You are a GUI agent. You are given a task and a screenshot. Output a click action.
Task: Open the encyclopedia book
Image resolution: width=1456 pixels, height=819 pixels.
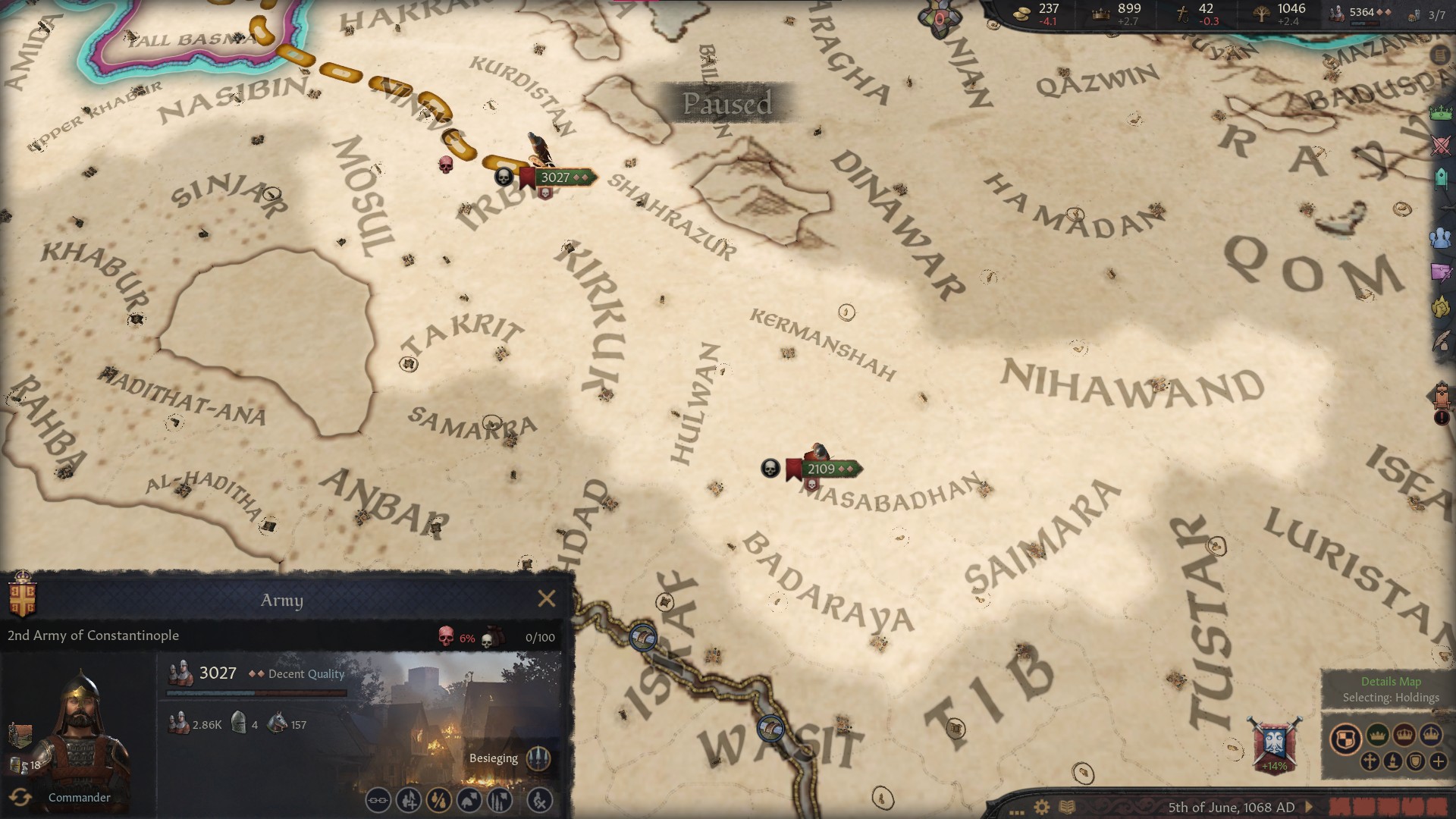click(1067, 807)
